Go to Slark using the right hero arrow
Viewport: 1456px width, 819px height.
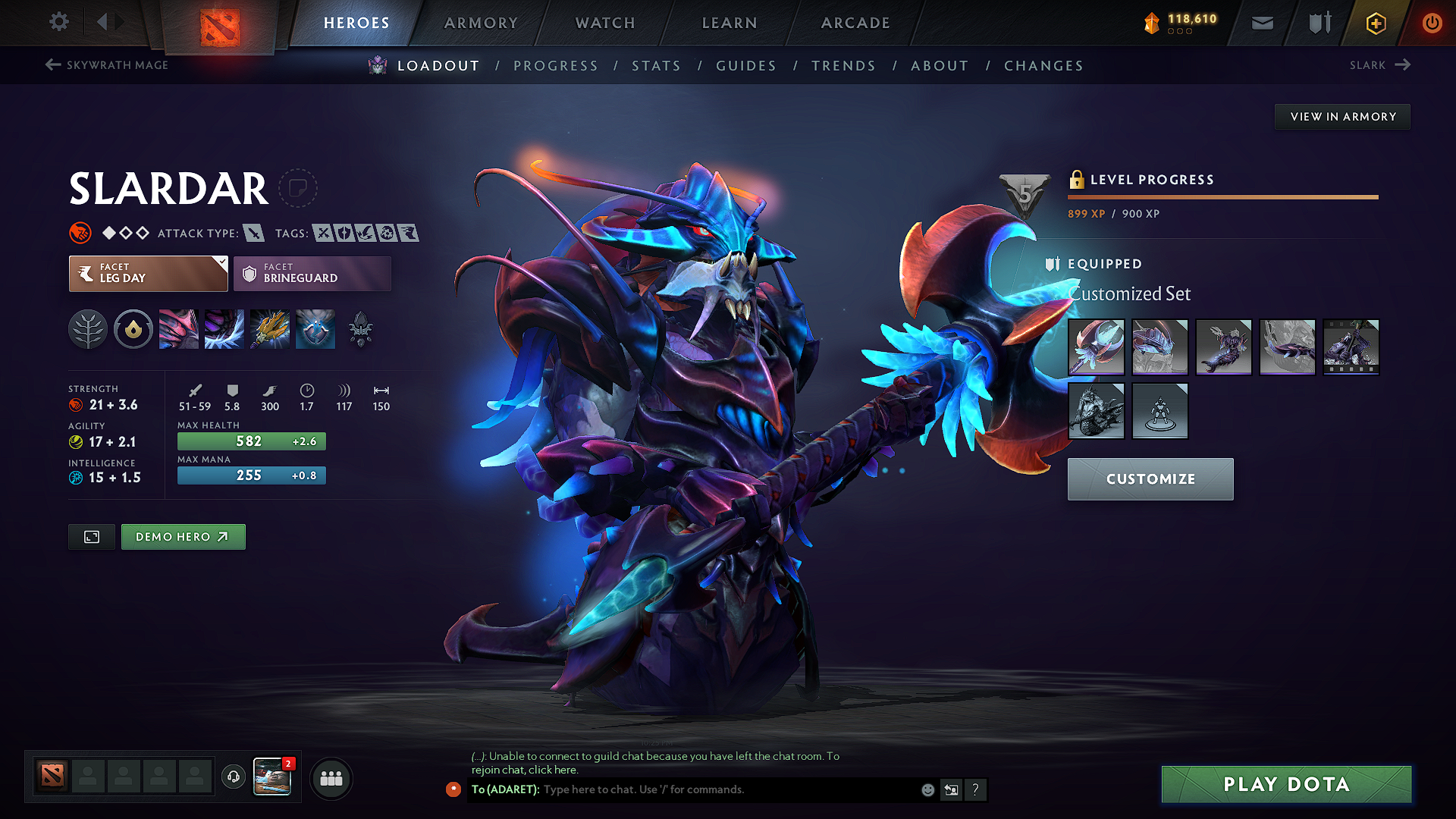click(1401, 64)
